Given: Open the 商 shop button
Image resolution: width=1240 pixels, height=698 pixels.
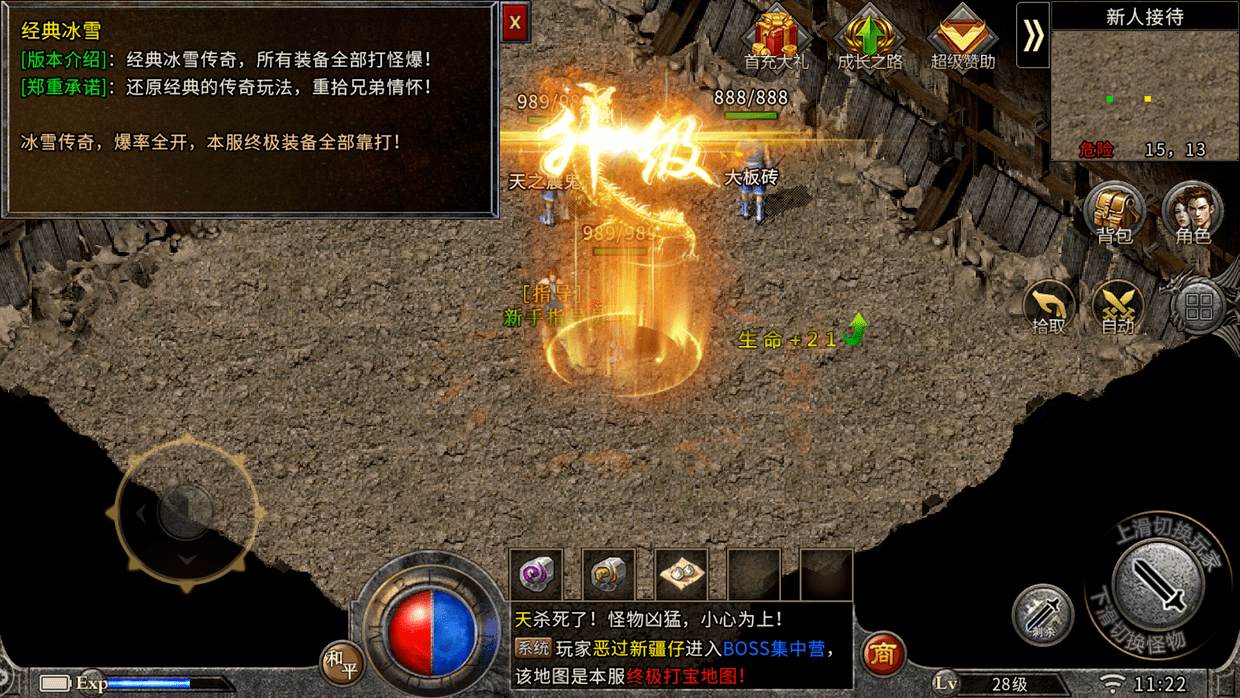Looking at the screenshot, I should 882,654.
